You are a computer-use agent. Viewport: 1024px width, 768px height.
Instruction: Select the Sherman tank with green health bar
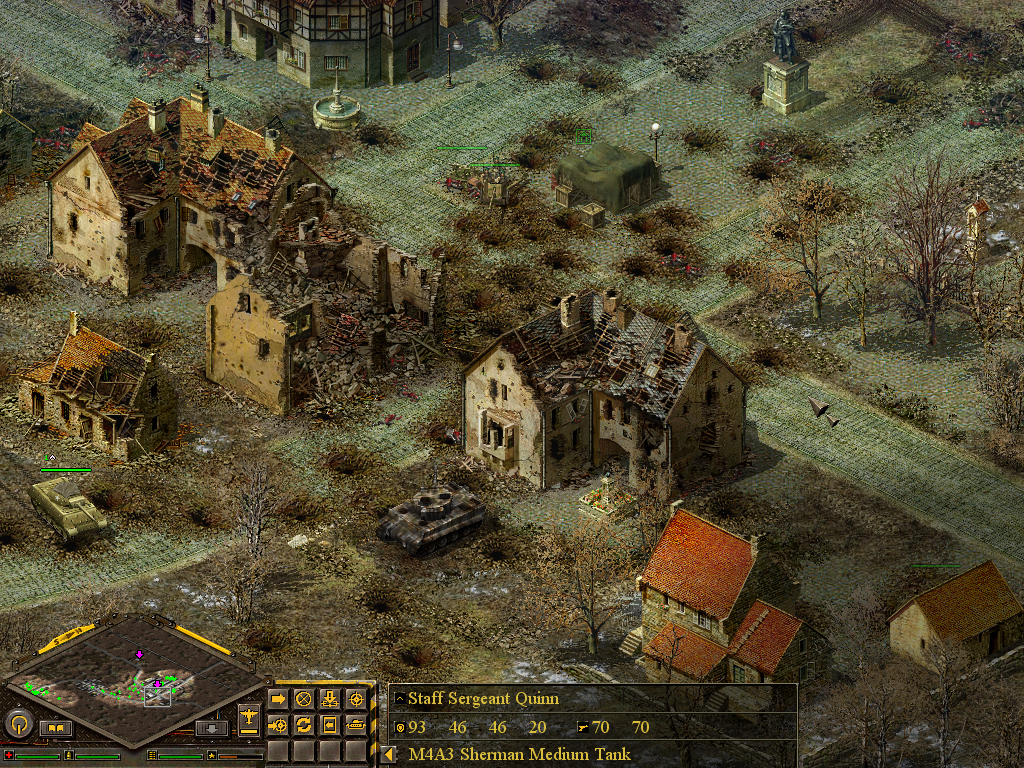(x=68, y=510)
